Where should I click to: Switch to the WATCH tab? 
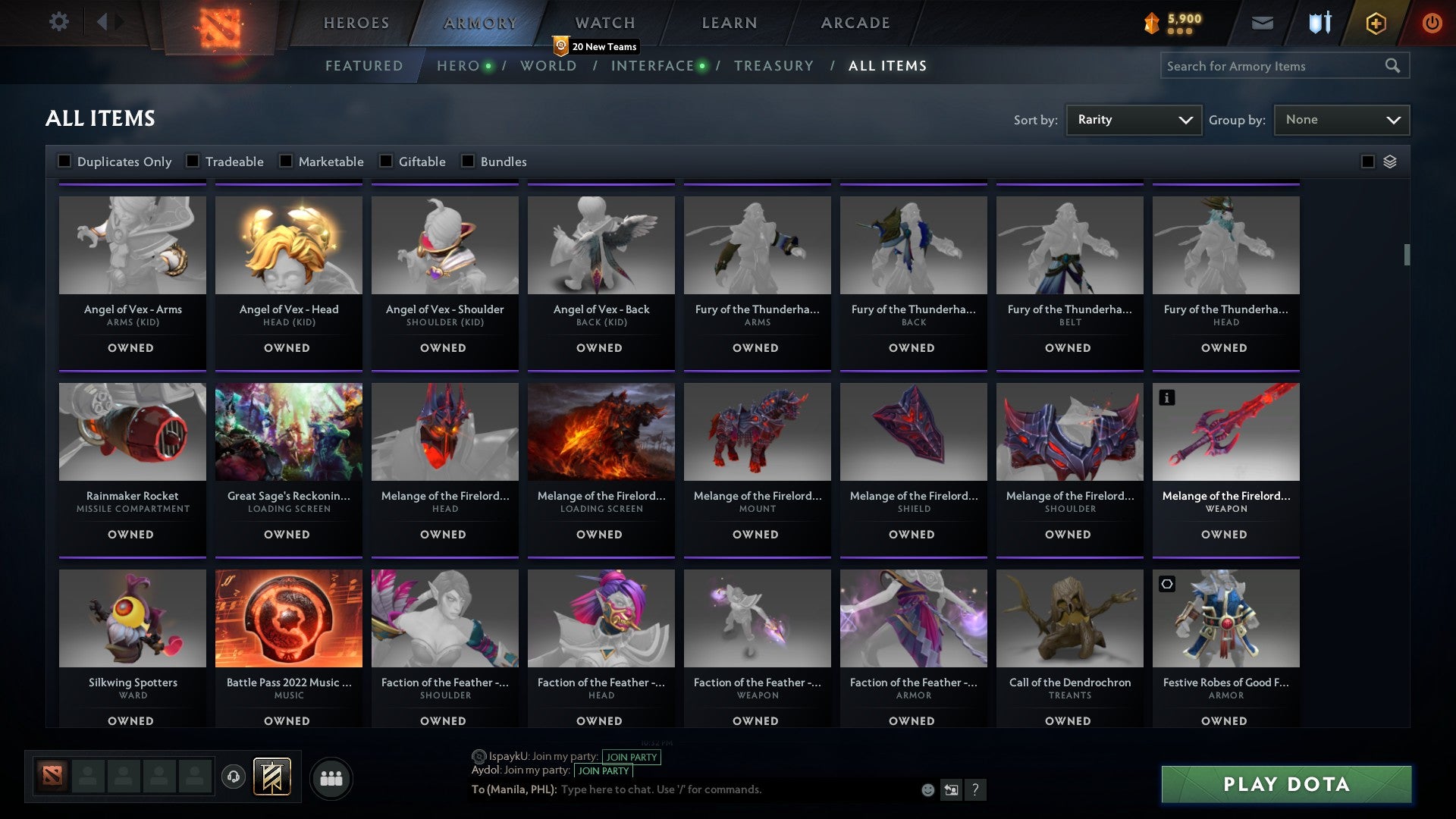pyautogui.click(x=604, y=23)
